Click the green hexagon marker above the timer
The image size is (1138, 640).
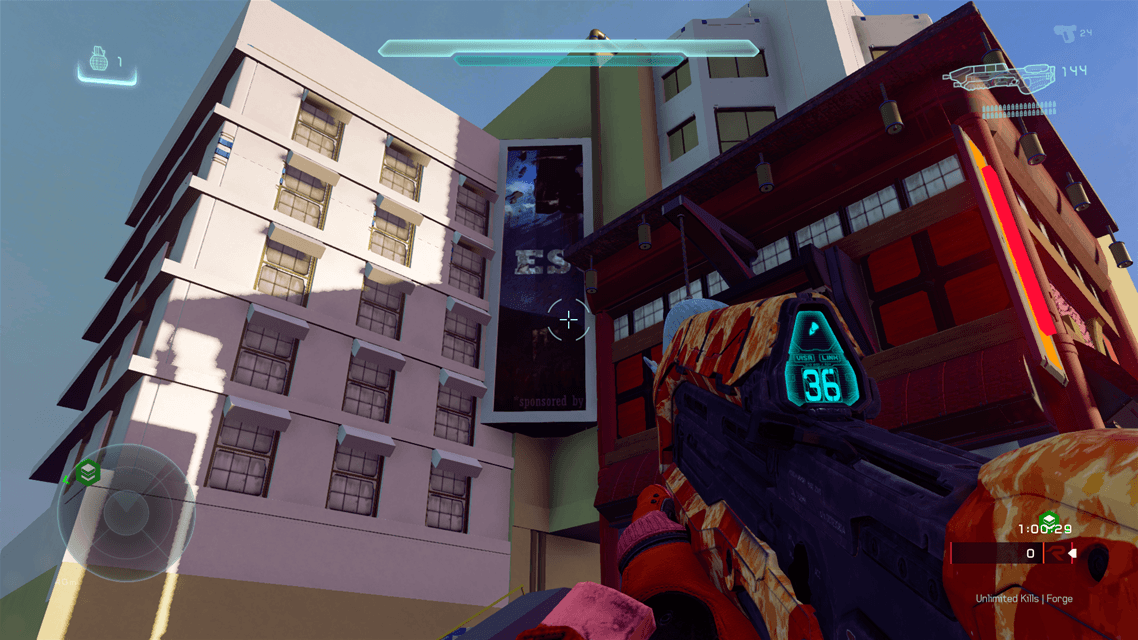1048,518
